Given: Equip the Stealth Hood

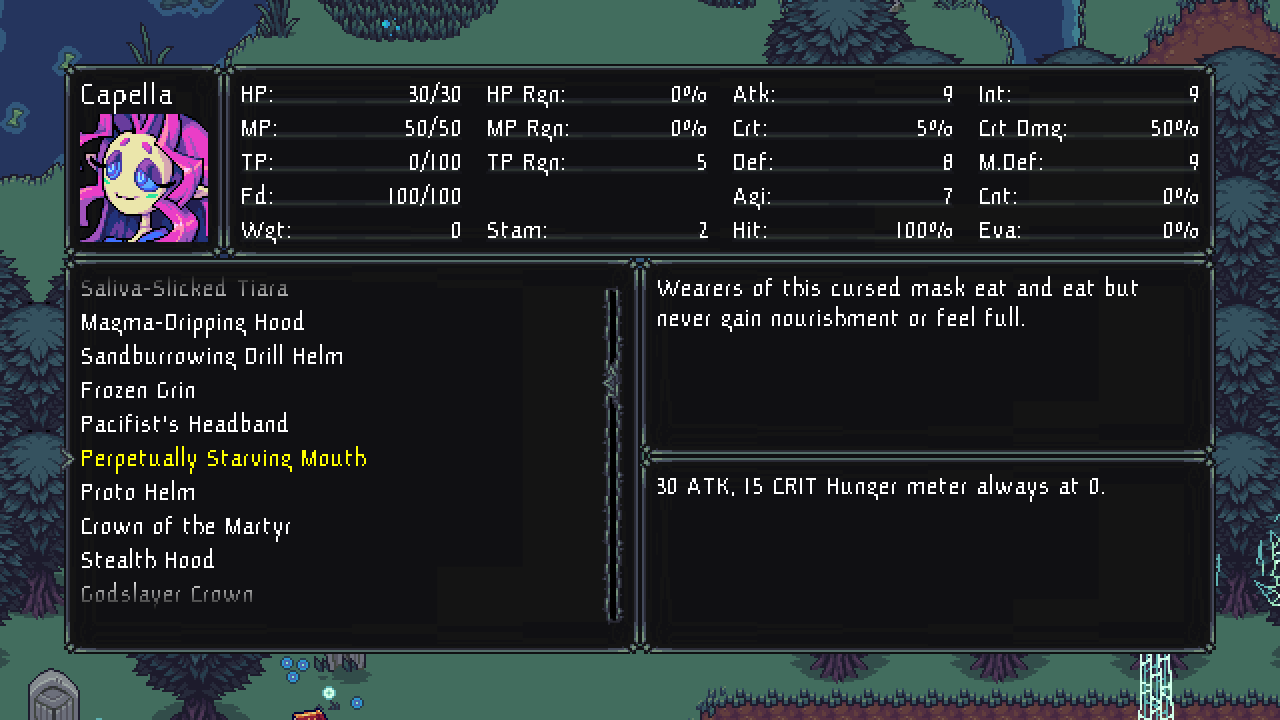Looking at the screenshot, I should [147, 561].
